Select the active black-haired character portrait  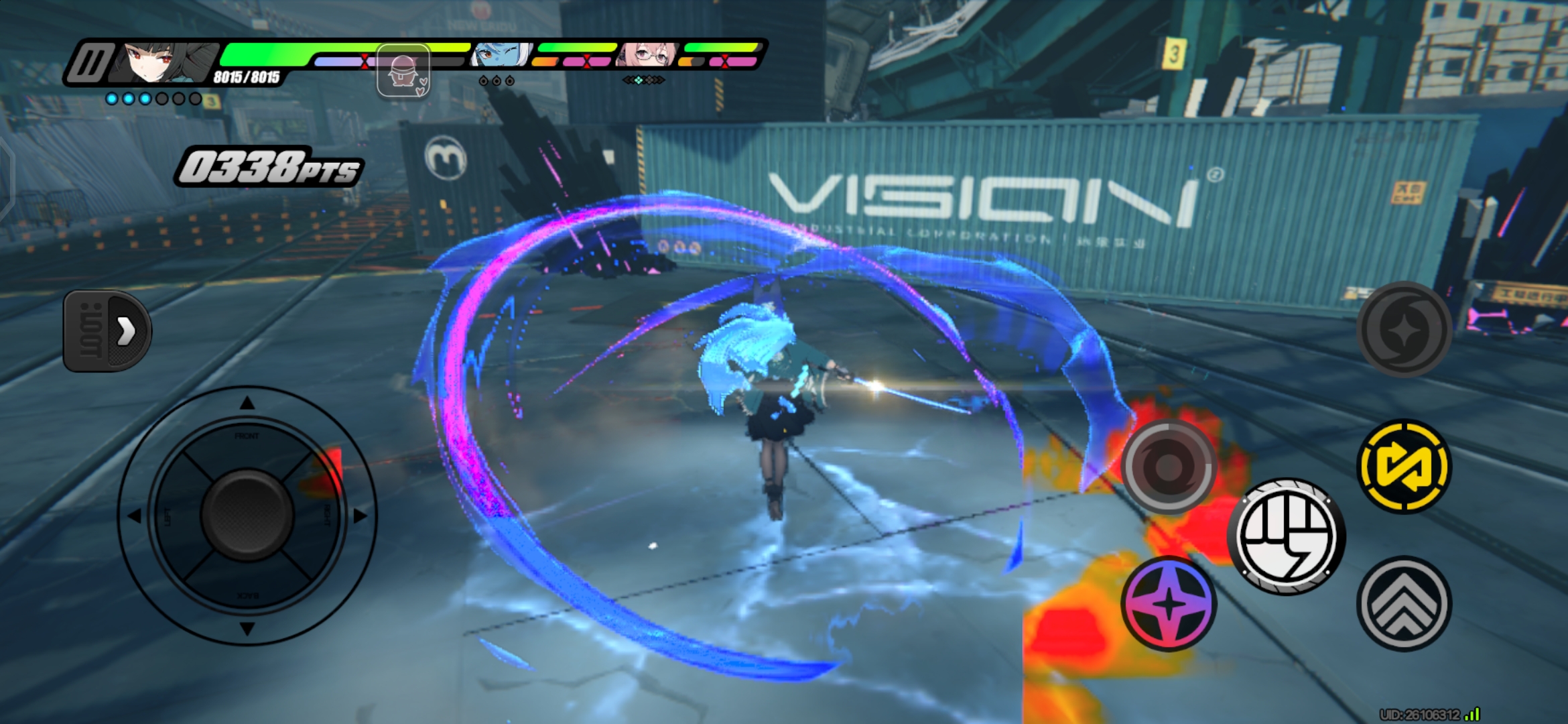tap(168, 62)
